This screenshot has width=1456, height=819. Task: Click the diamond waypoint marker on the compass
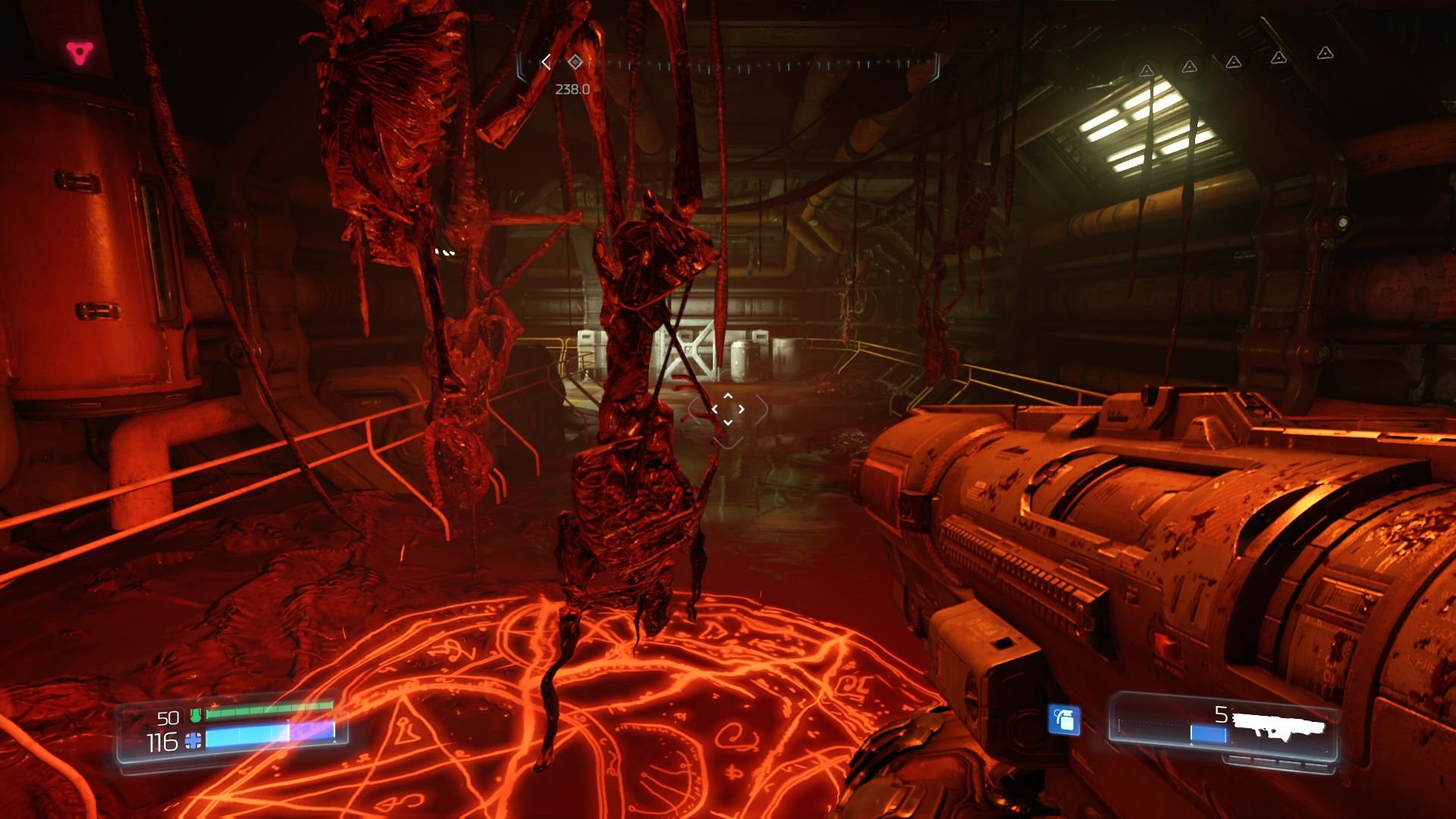[575, 62]
